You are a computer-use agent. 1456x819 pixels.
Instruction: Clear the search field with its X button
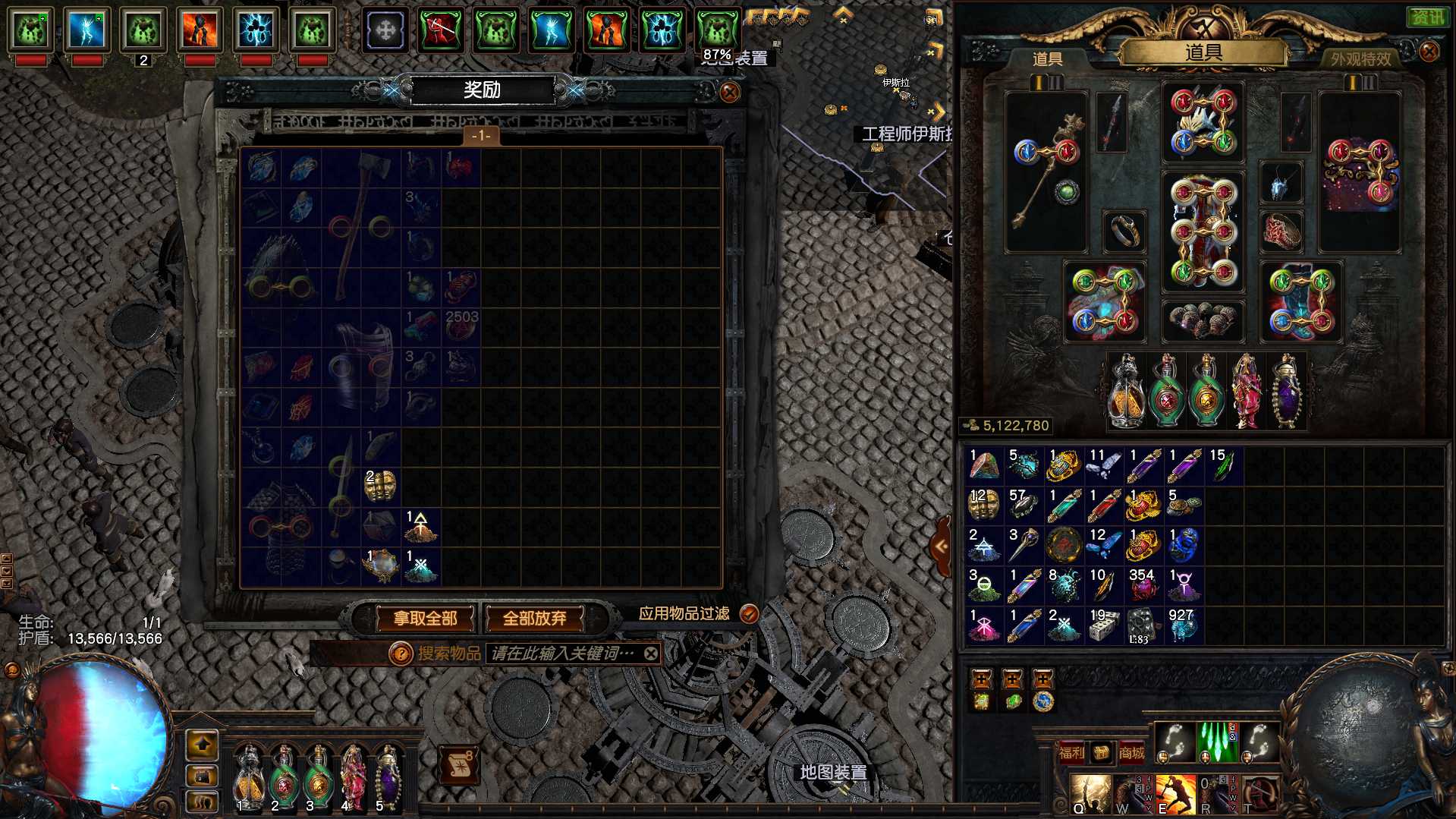[x=650, y=654]
